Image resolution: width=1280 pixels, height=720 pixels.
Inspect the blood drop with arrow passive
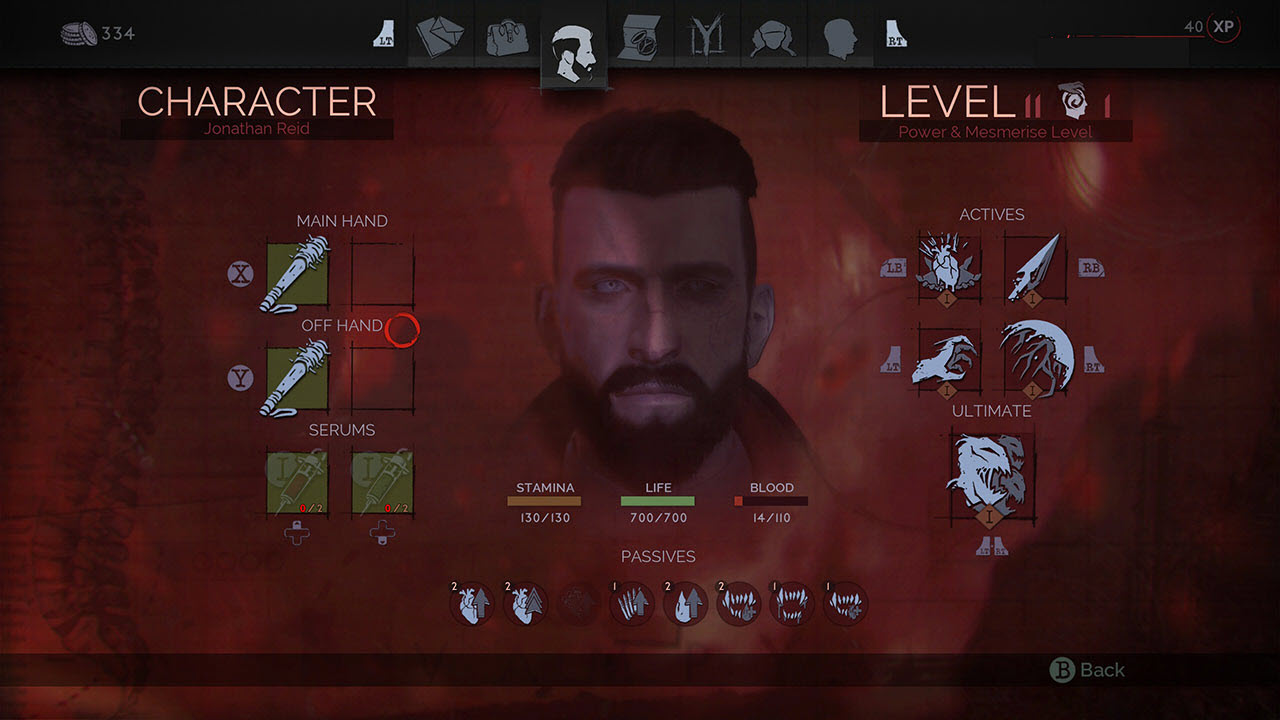point(685,604)
